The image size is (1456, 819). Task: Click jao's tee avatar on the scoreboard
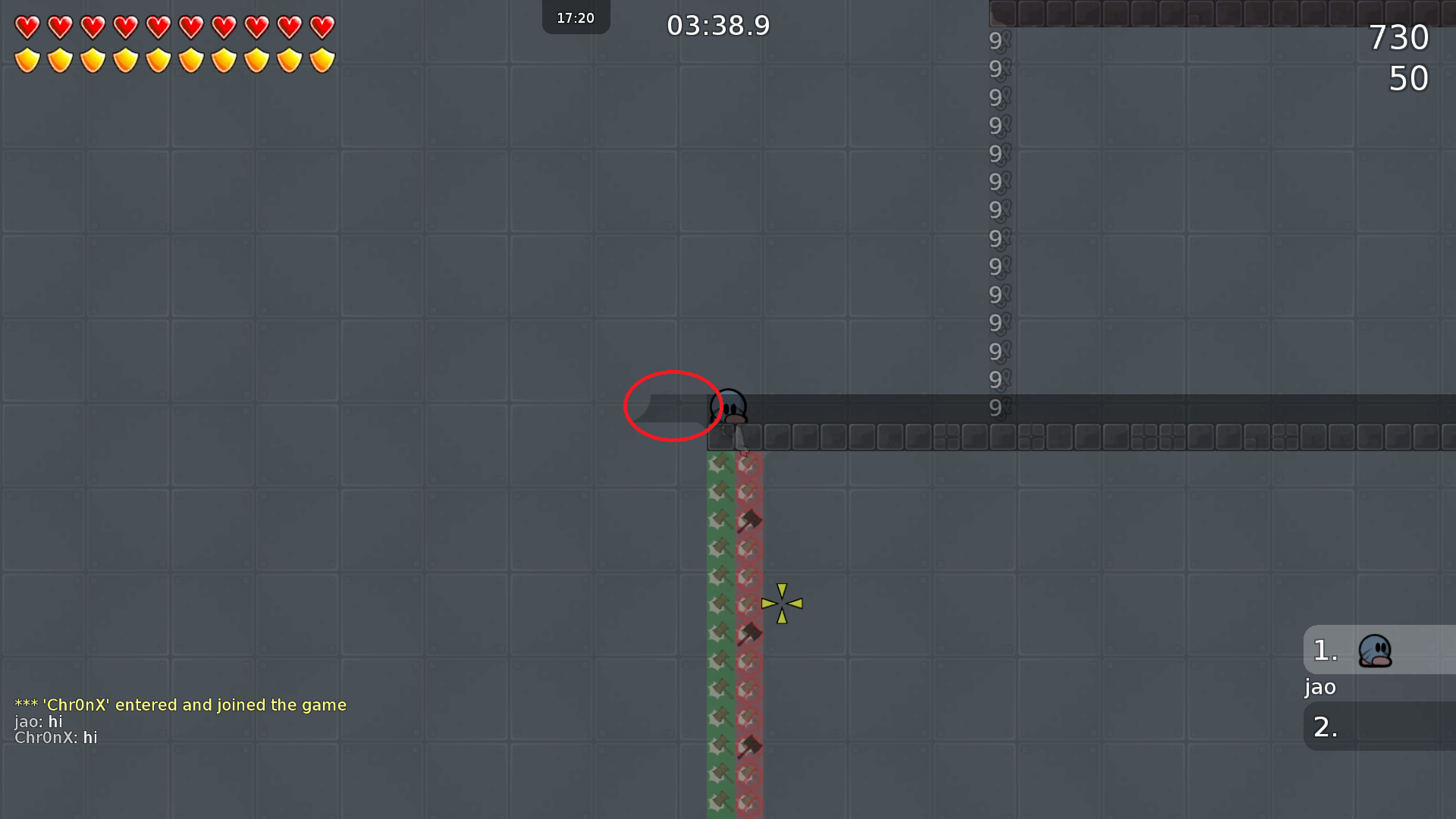click(x=1376, y=650)
